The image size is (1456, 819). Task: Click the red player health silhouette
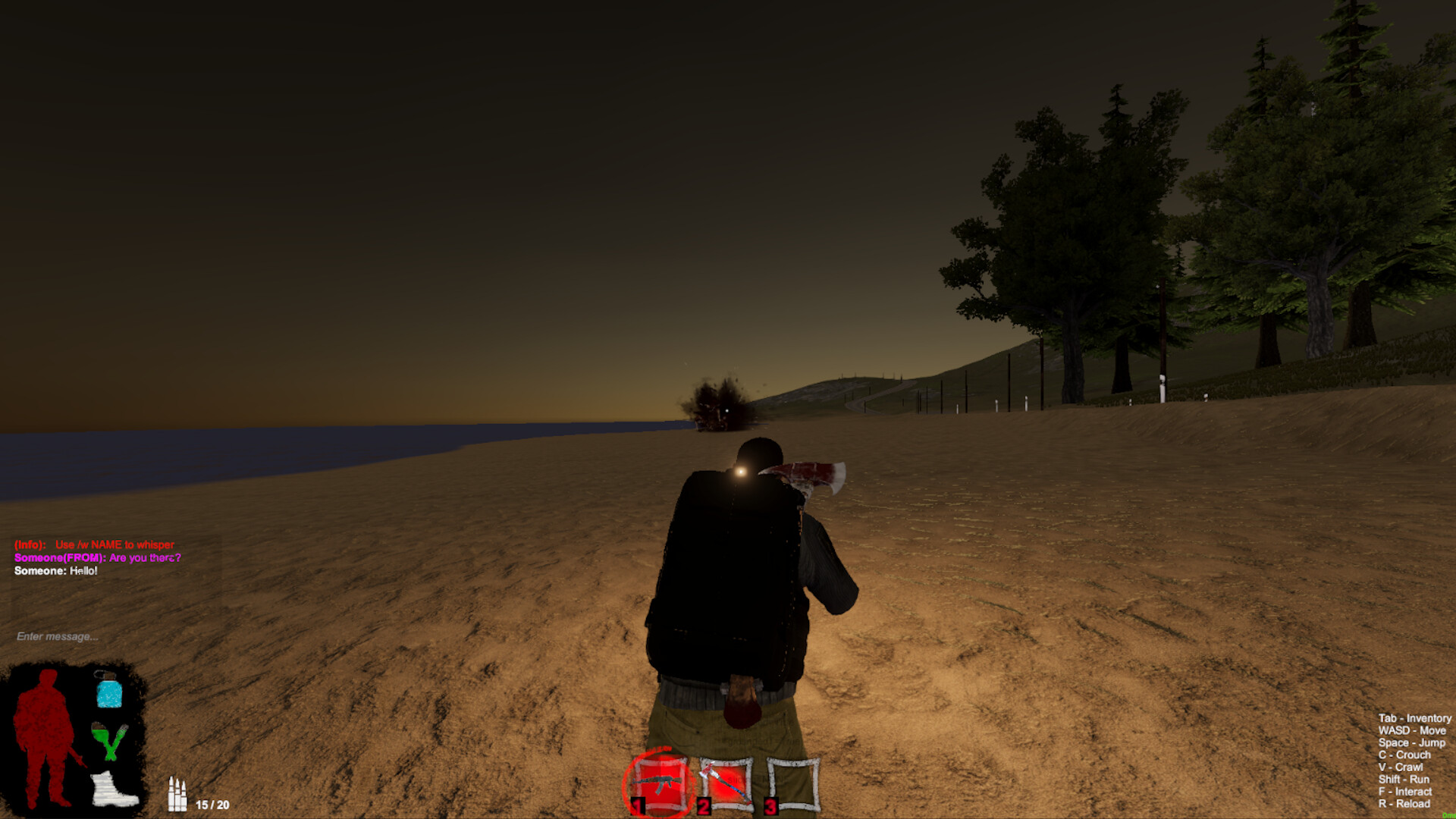coord(42,739)
